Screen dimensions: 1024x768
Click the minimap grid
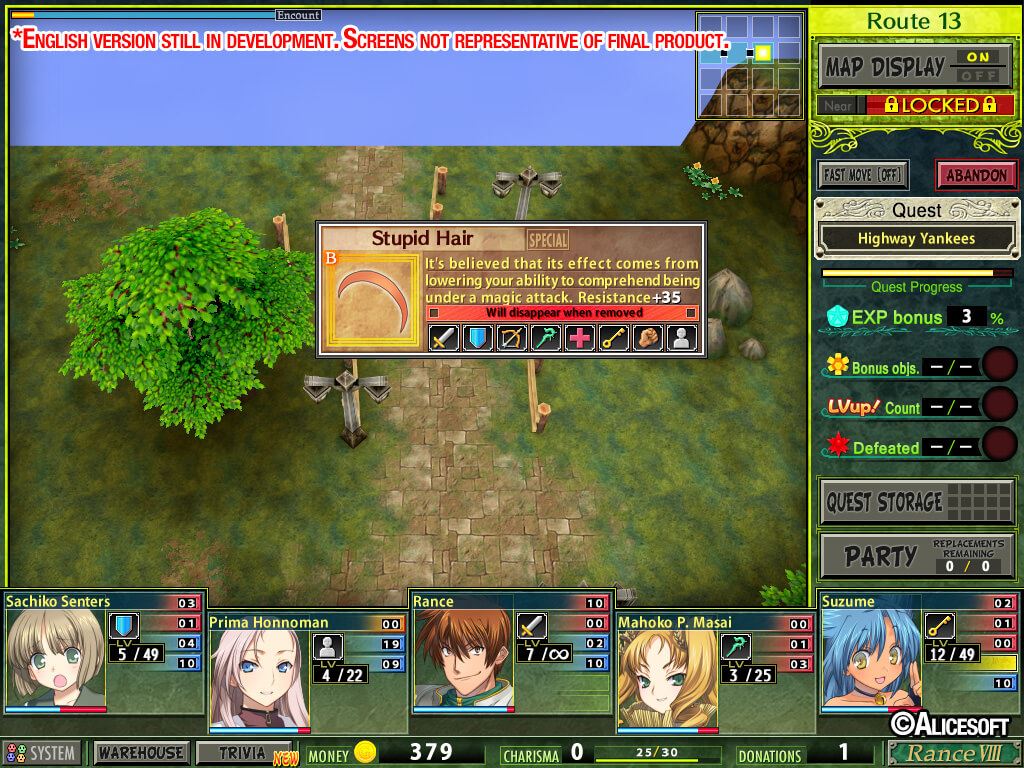tap(751, 65)
